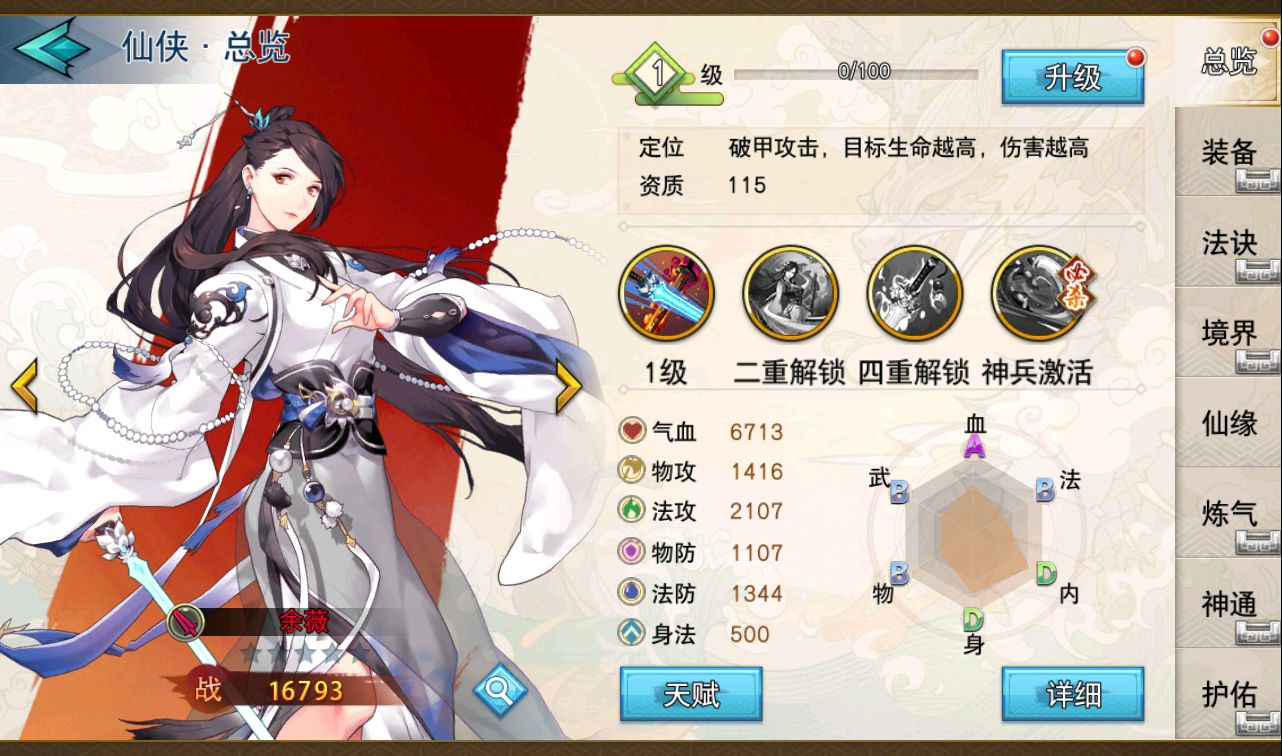The image size is (1282, 756).
Task: Inspect the 四重解锁 locked skill icon
Action: click(913, 294)
